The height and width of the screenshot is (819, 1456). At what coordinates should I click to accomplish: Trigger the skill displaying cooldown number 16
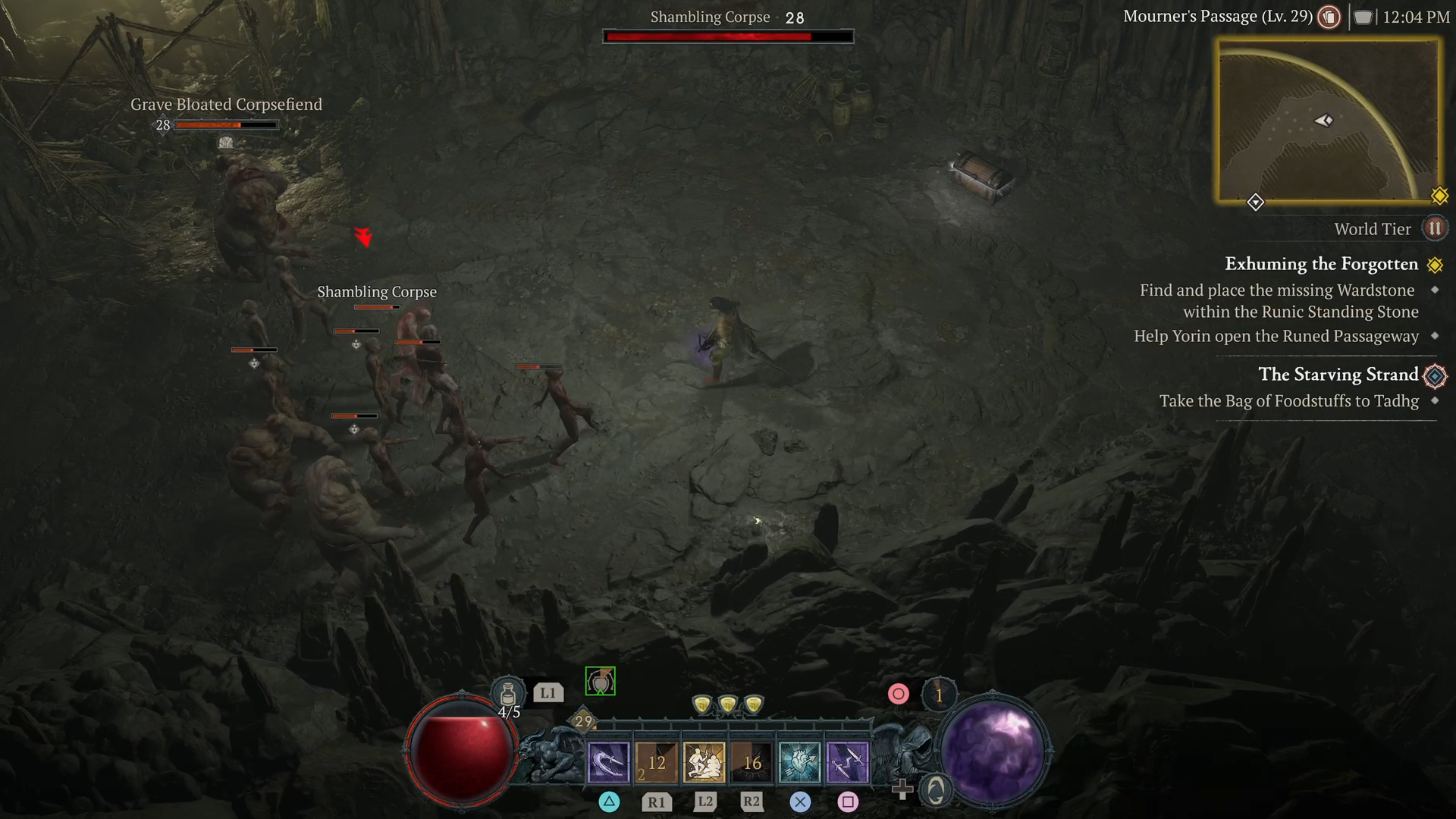(x=753, y=761)
